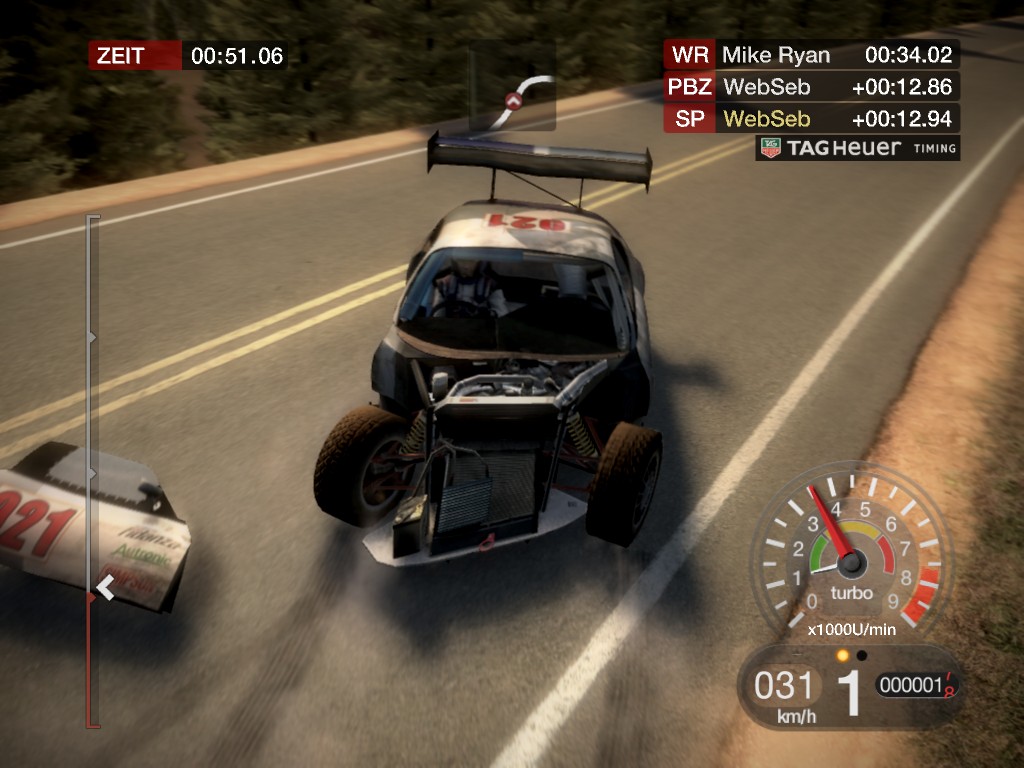Image resolution: width=1024 pixels, height=768 pixels.
Task: Select the WR Mike Ryan leaderboard row
Action: pyautogui.click(x=811, y=54)
